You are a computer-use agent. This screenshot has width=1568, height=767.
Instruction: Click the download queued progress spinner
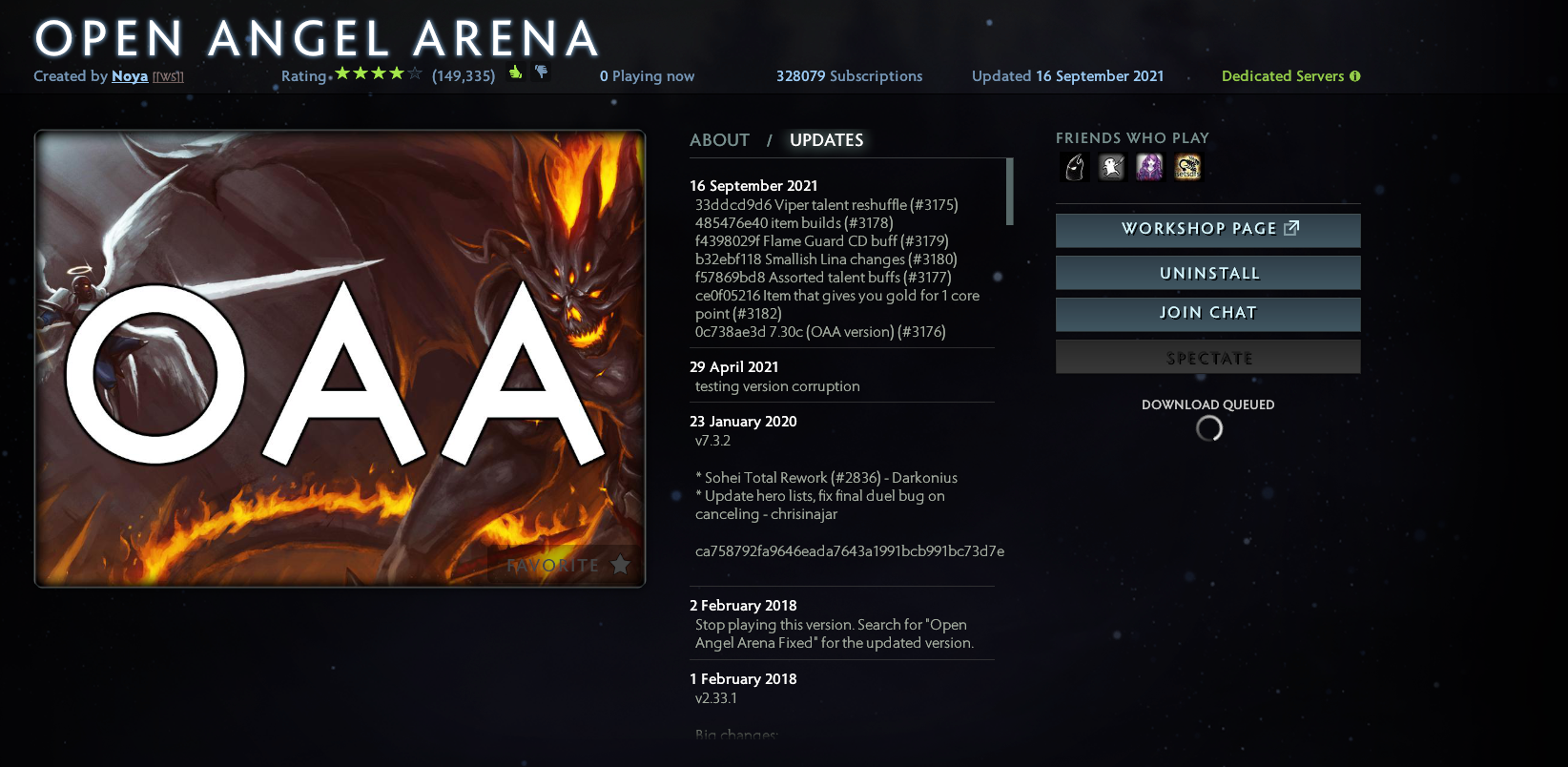point(1208,428)
